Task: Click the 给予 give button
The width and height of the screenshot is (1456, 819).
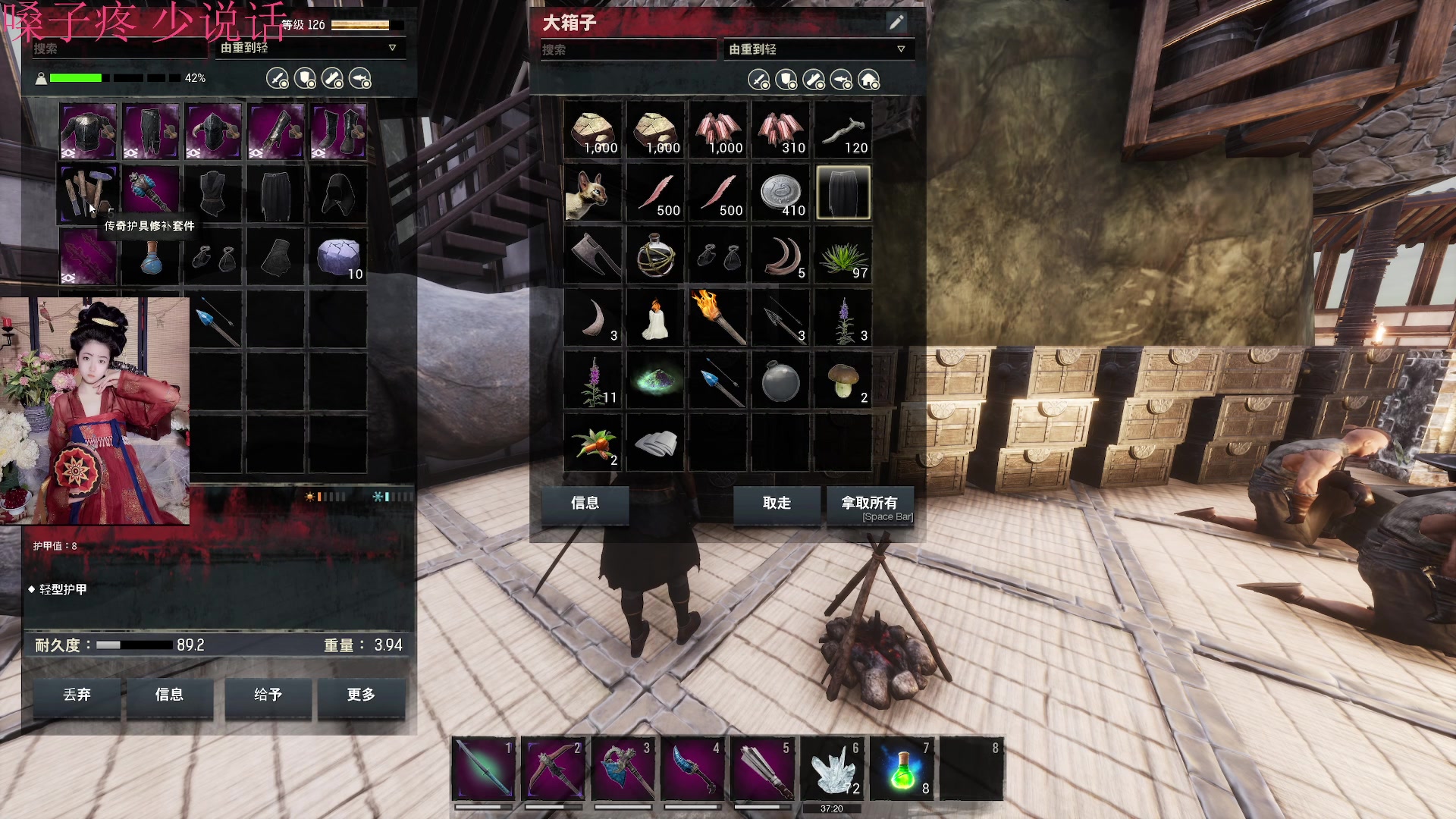Action: (x=268, y=695)
